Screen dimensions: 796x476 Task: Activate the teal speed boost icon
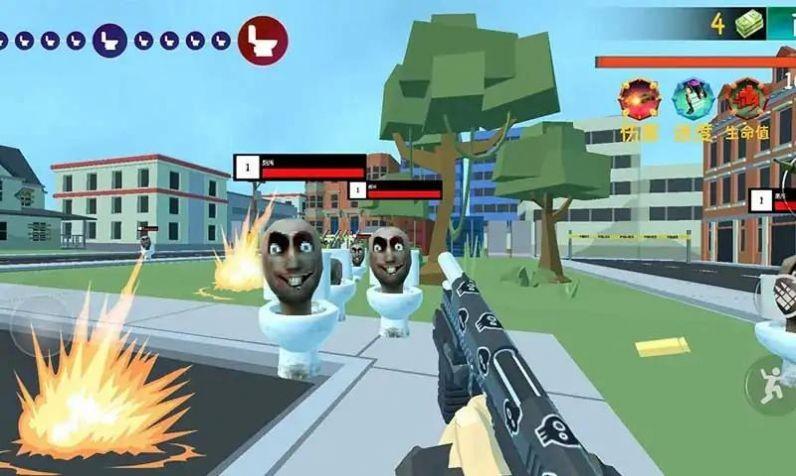[x=690, y=99]
